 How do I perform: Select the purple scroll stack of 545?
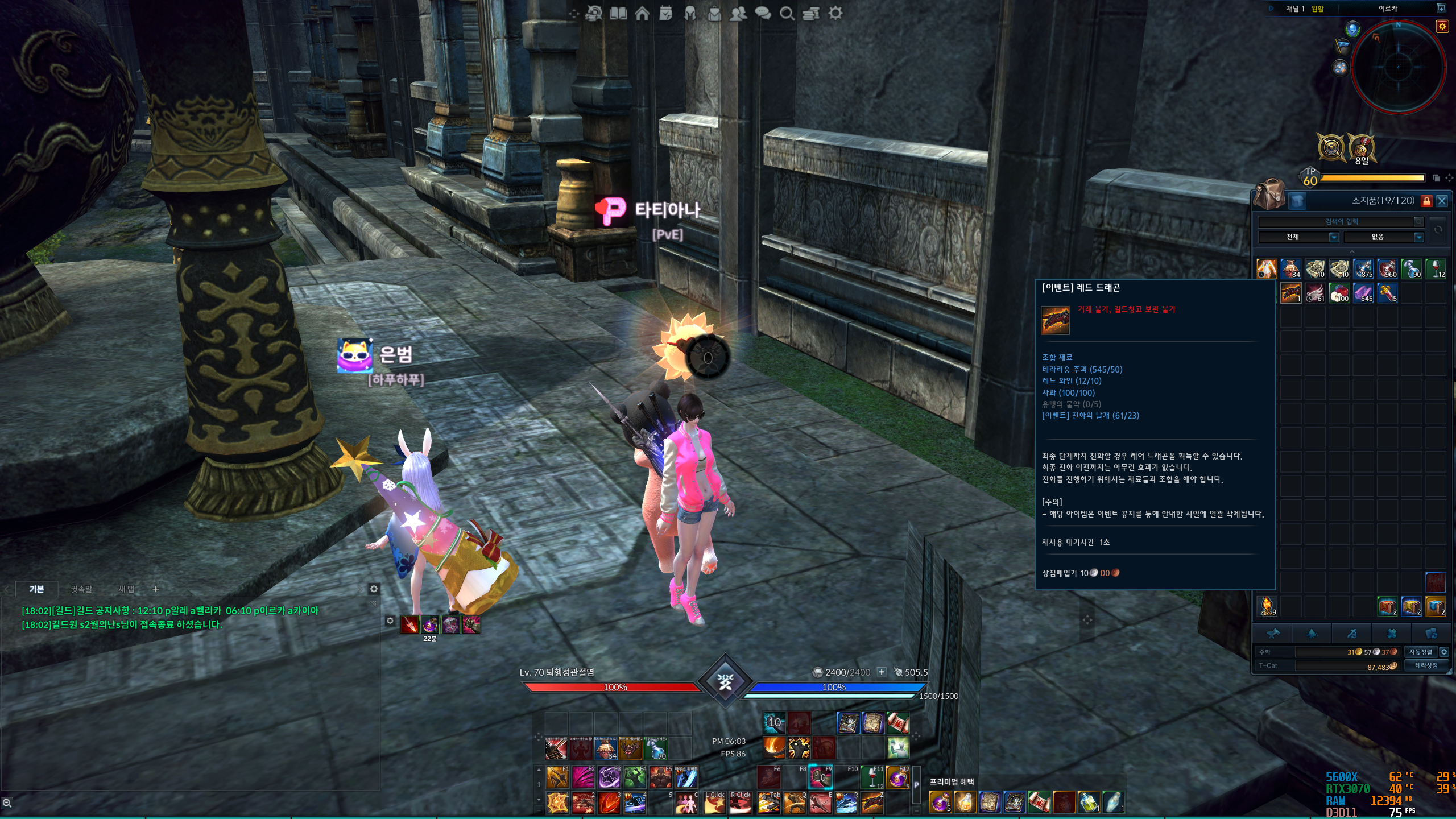[1363, 292]
